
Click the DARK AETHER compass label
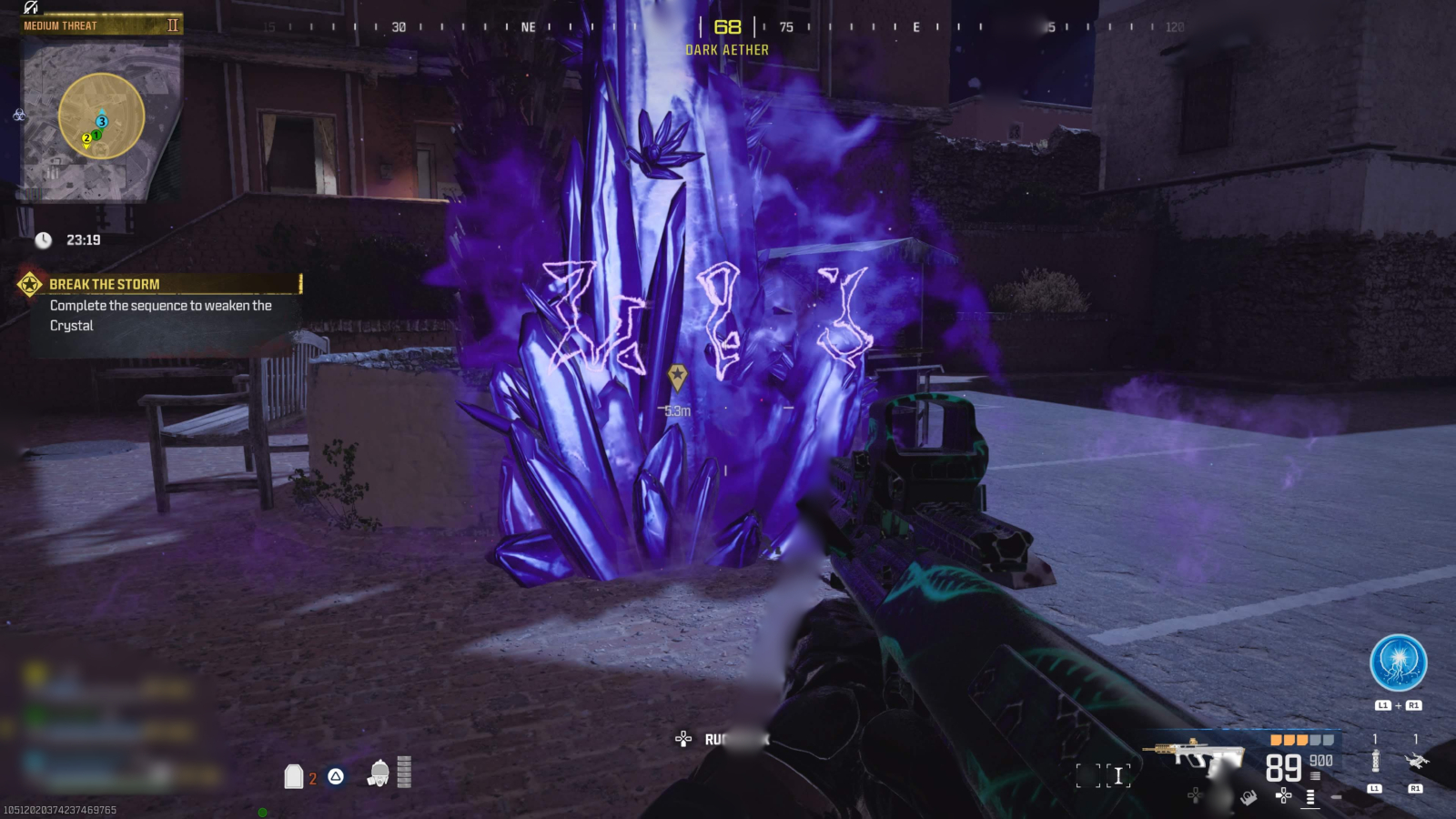(x=726, y=49)
